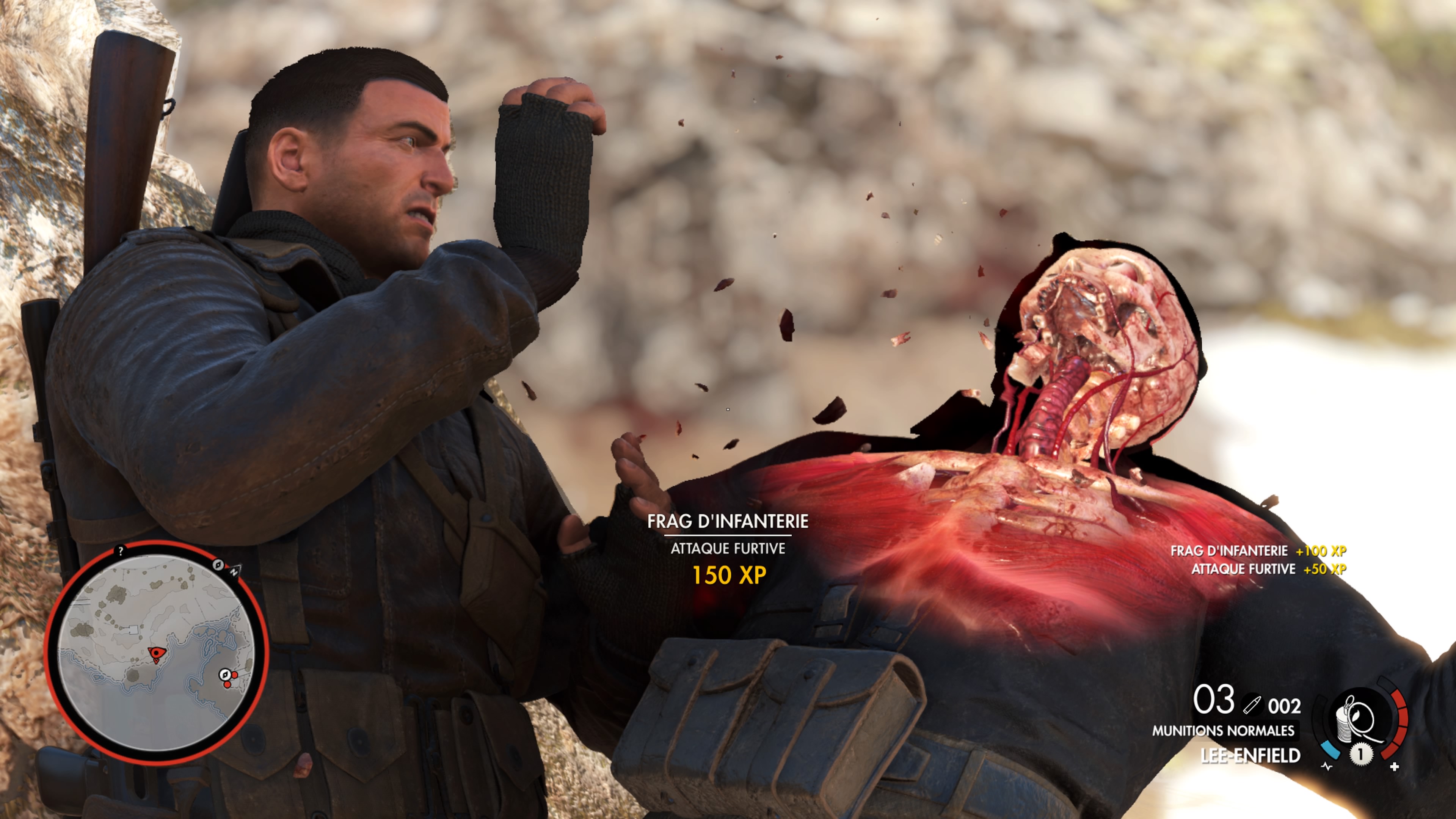This screenshot has height=819, width=1456.
Task: Select the white objective marker inside the minimap
Action: [x=225, y=674]
